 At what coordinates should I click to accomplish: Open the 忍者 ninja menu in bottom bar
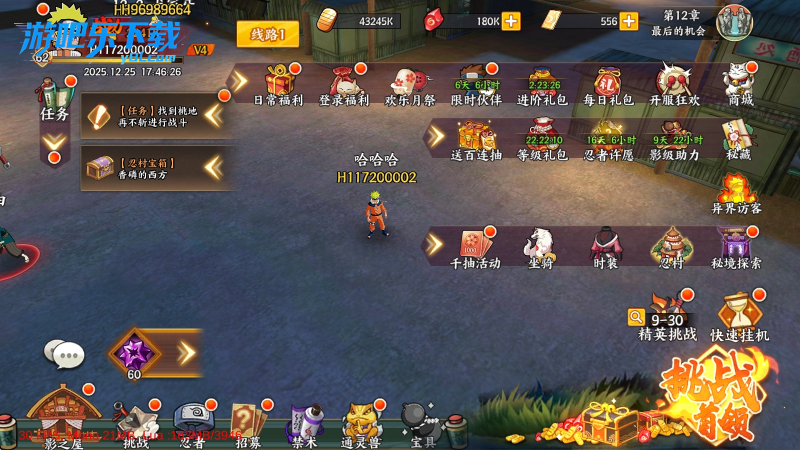pos(191,425)
